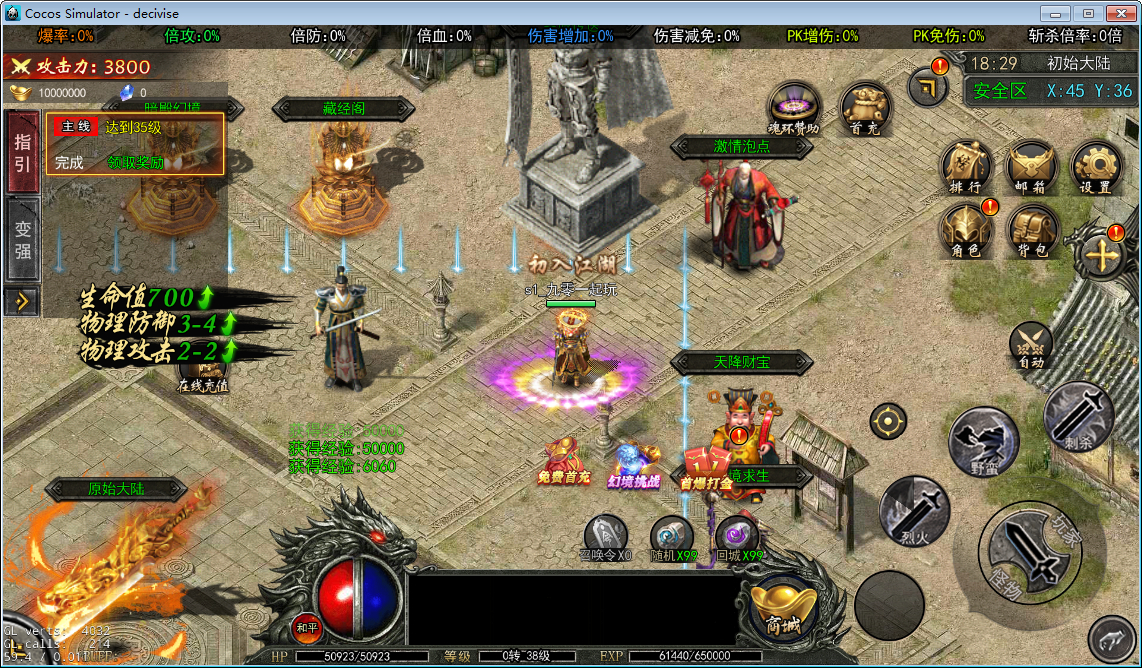Switch to the 变强 tab
Viewport: 1142px width, 668px height.
pos(22,241)
